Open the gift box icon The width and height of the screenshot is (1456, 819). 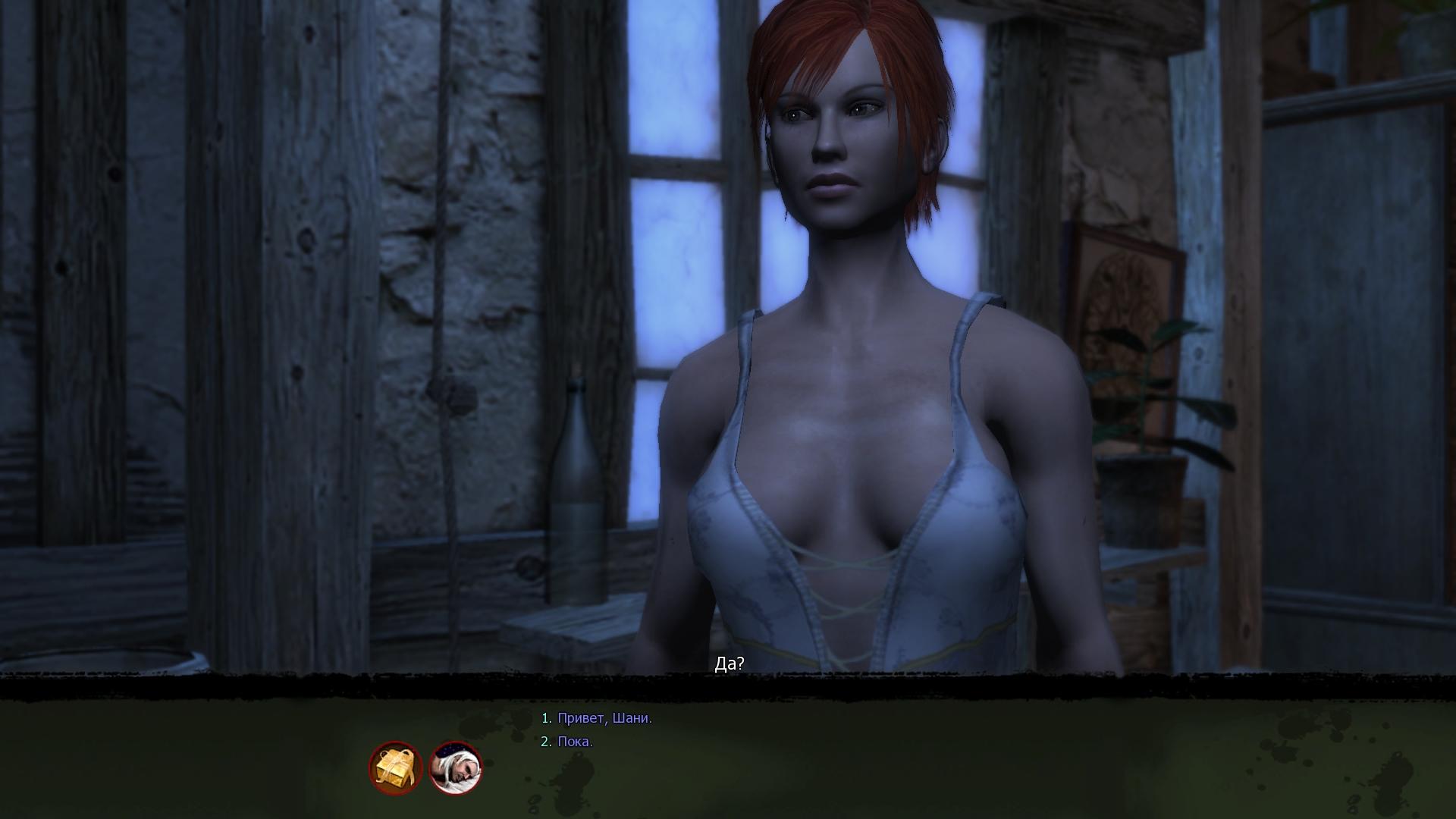pos(396,767)
